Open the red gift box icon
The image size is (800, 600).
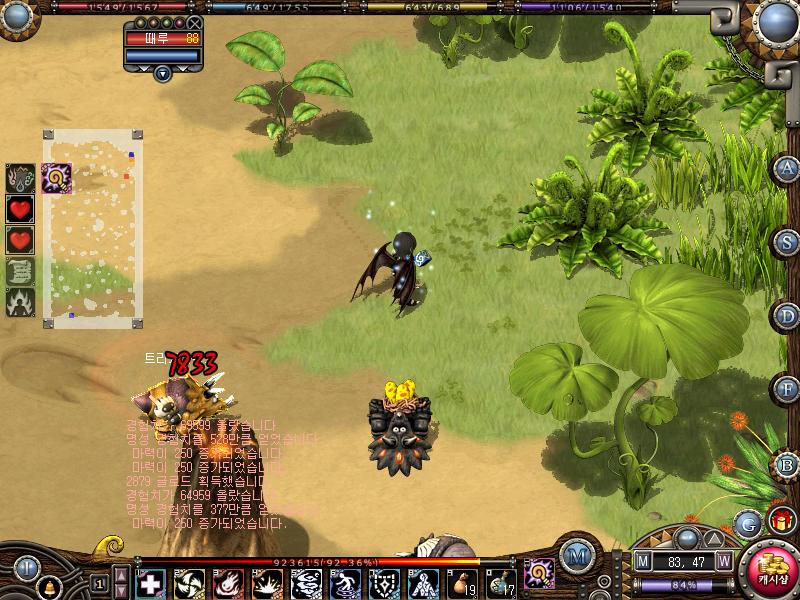(x=781, y=520)
